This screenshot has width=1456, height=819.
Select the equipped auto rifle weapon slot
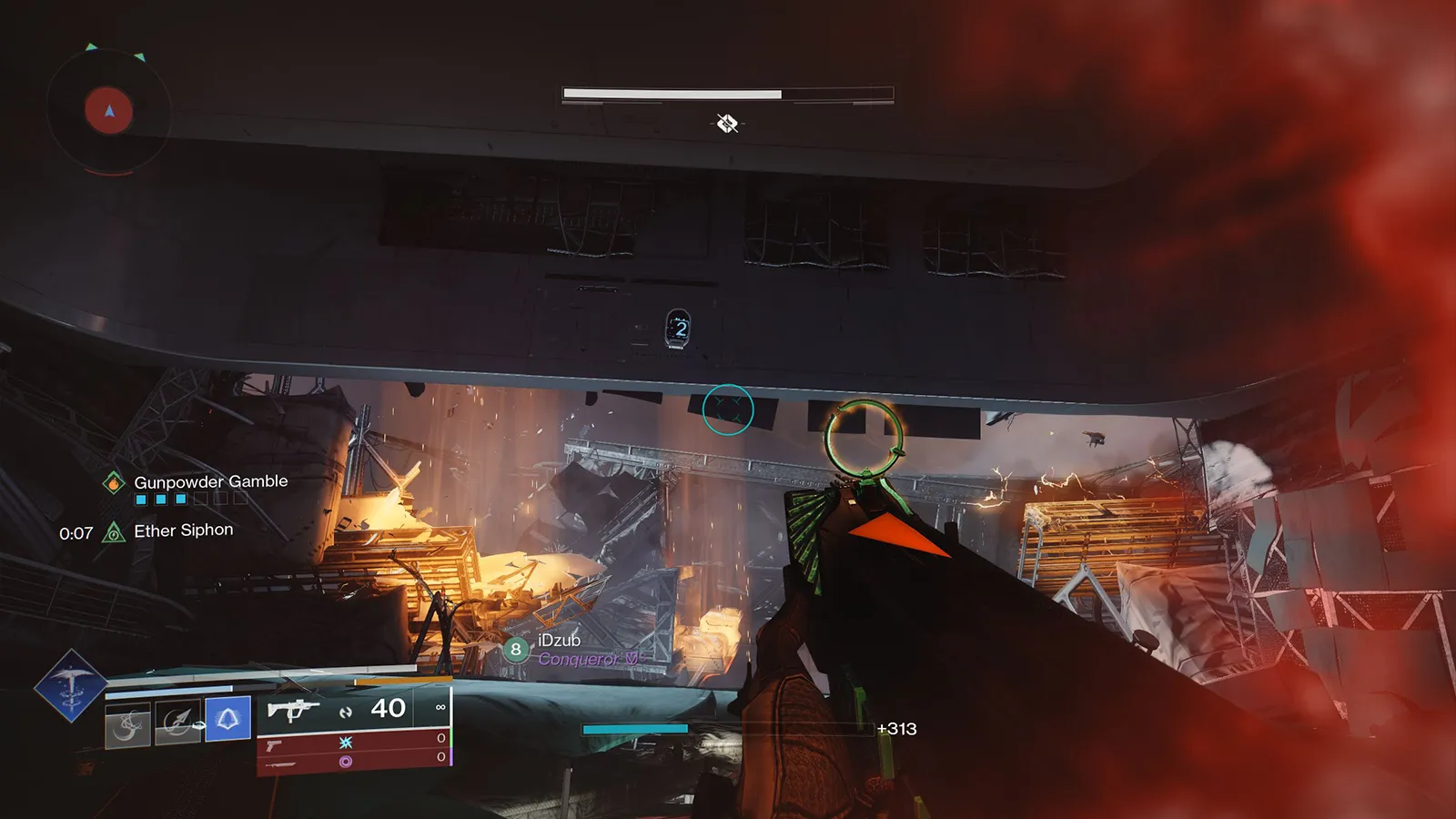click(x=293, y=709)
